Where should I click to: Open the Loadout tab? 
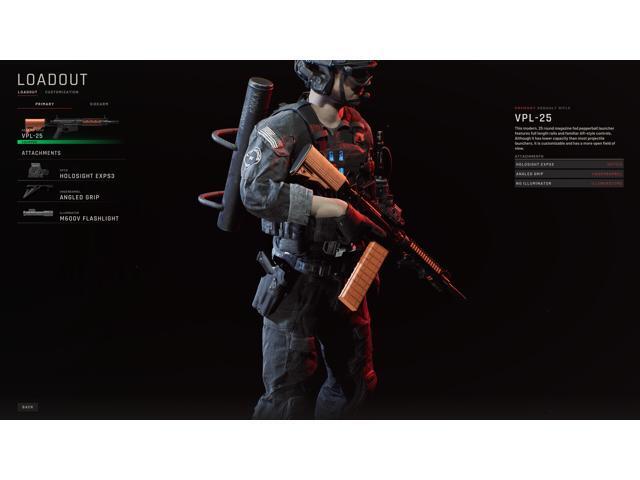coord(27,92)
